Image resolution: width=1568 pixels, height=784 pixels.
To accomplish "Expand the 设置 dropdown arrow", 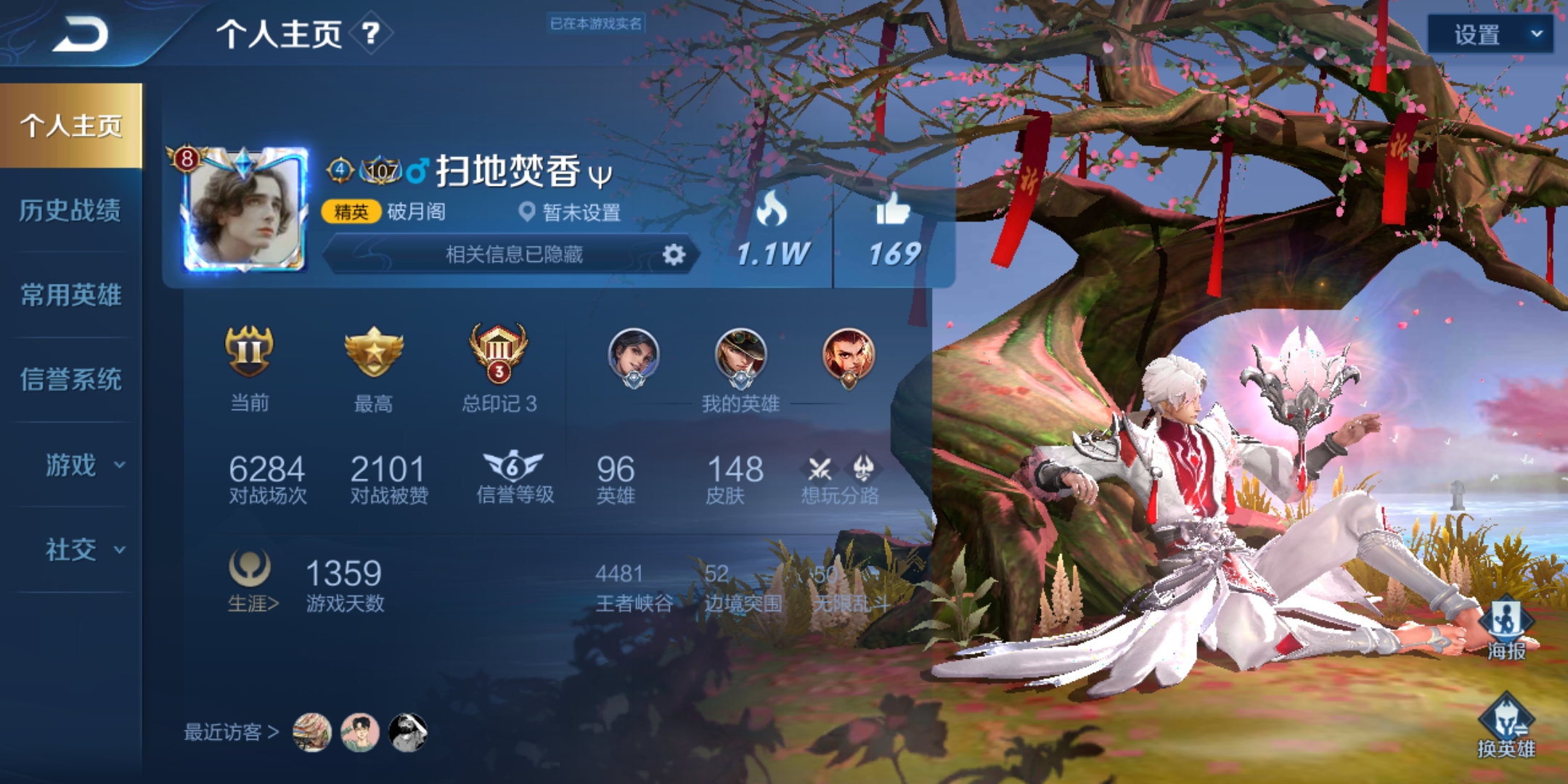I will [1537, 34].
